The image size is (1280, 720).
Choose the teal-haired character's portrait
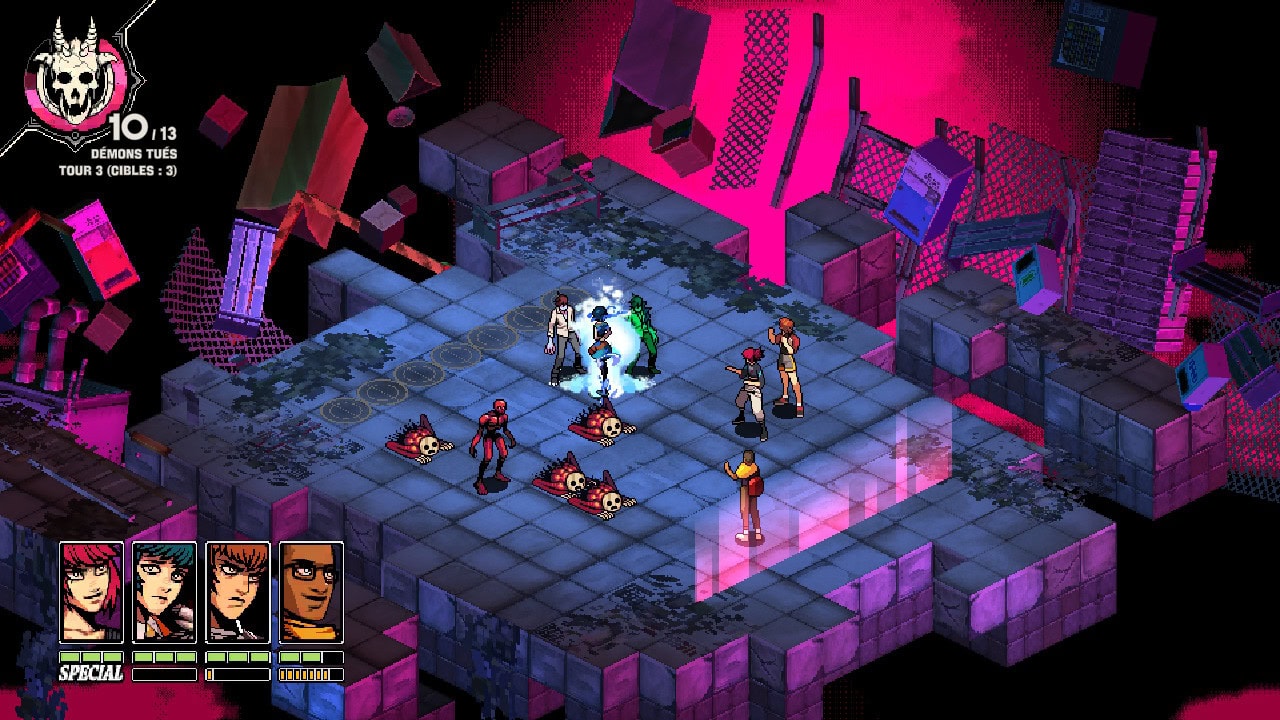(164, 592)
